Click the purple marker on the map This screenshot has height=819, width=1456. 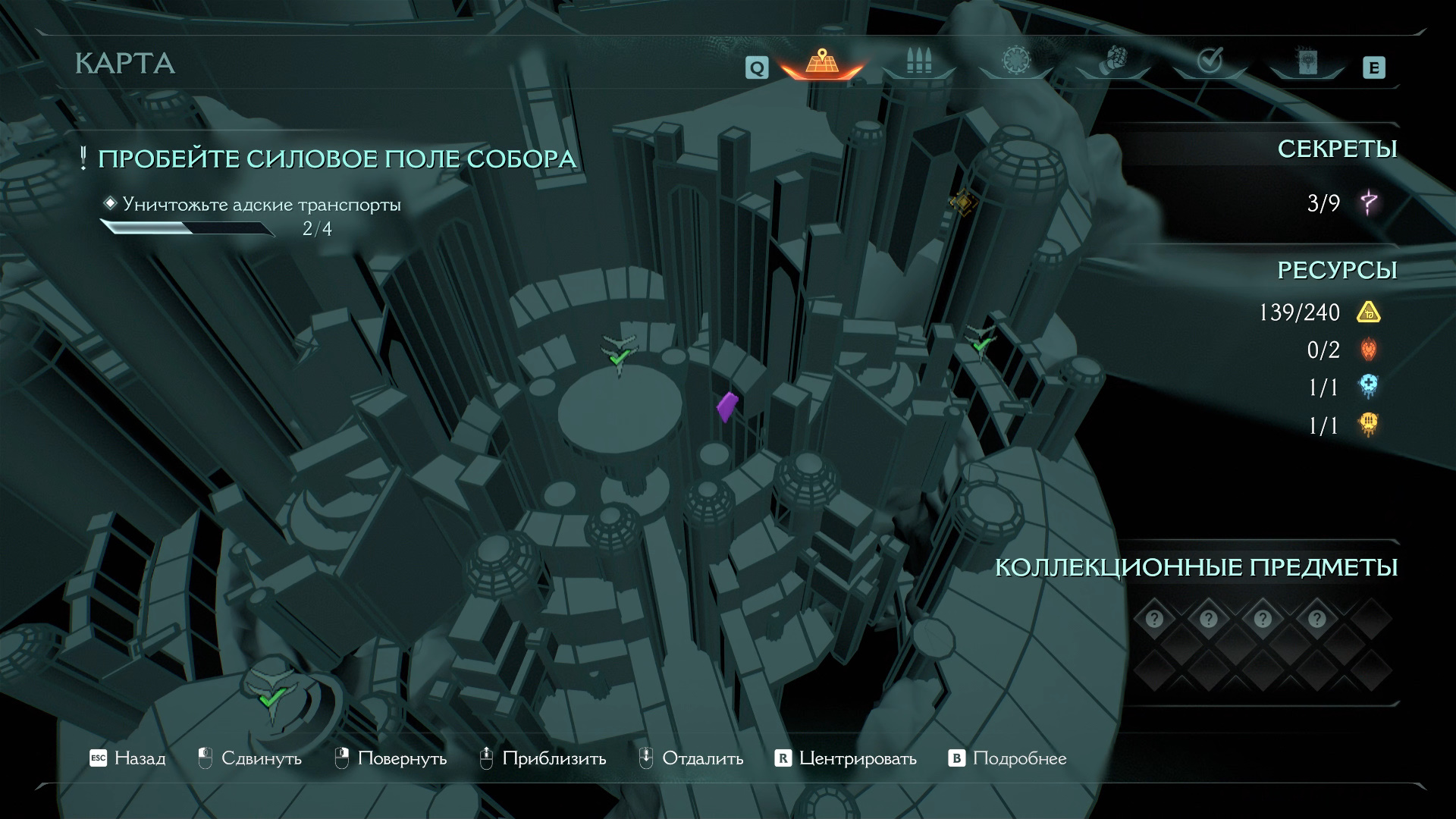pos(726,406)
